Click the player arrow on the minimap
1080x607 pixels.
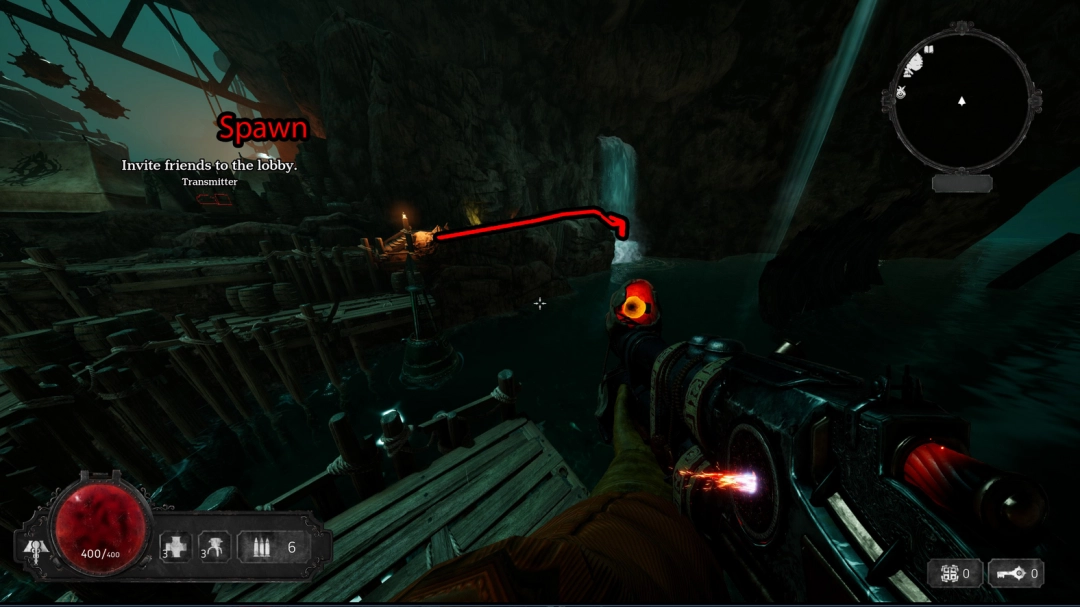pos(962,101)
